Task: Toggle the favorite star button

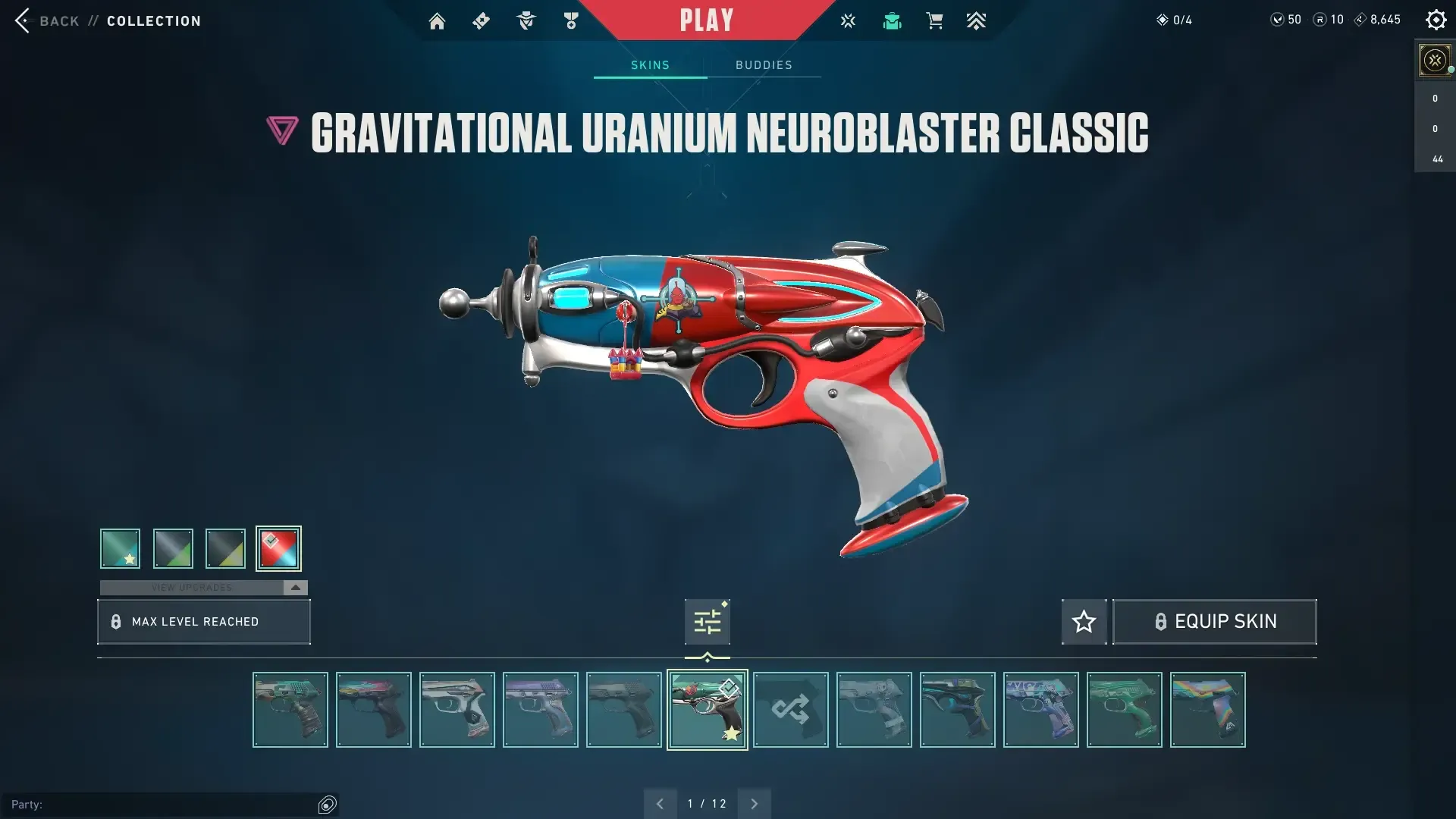Action: [x=1084, y=622]
